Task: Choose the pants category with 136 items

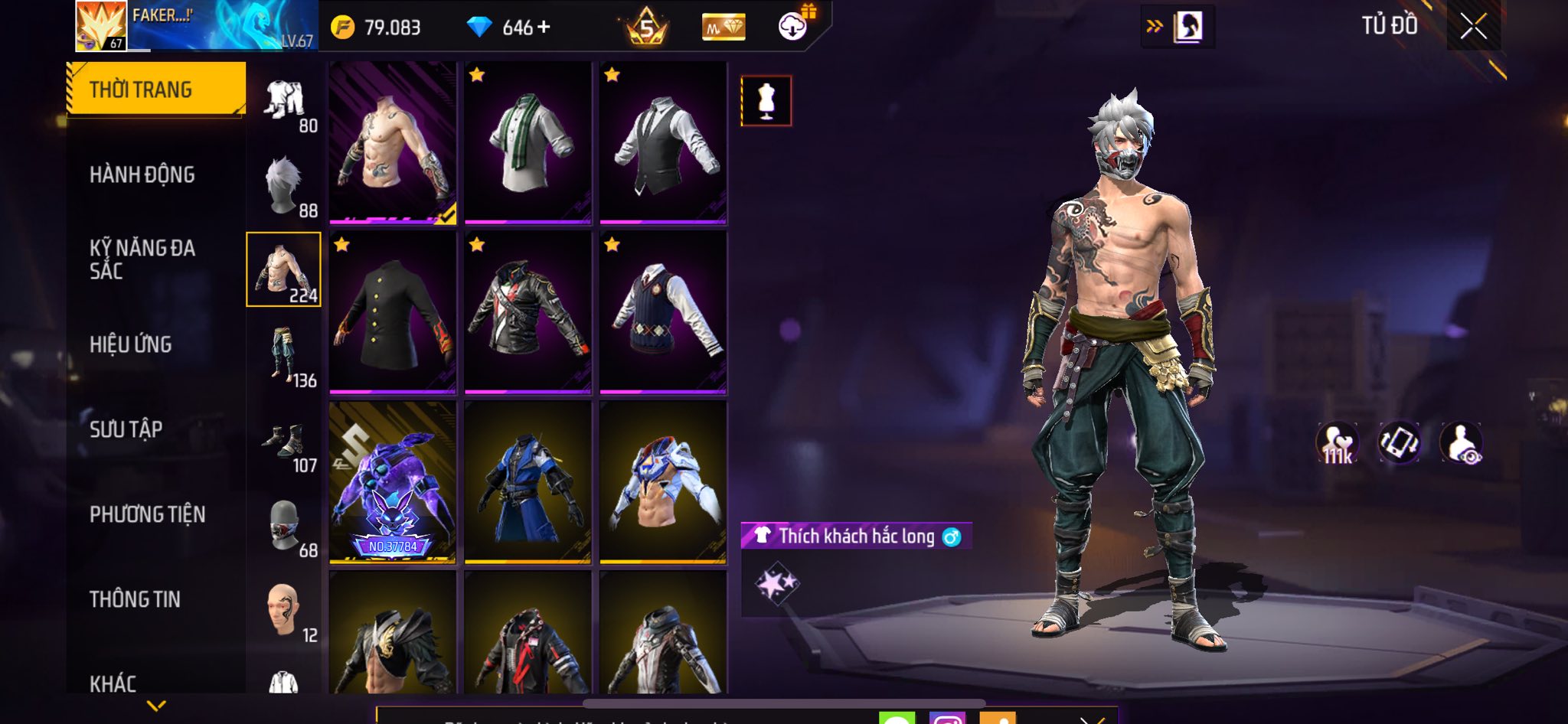Action: click(x=285, y=356)
